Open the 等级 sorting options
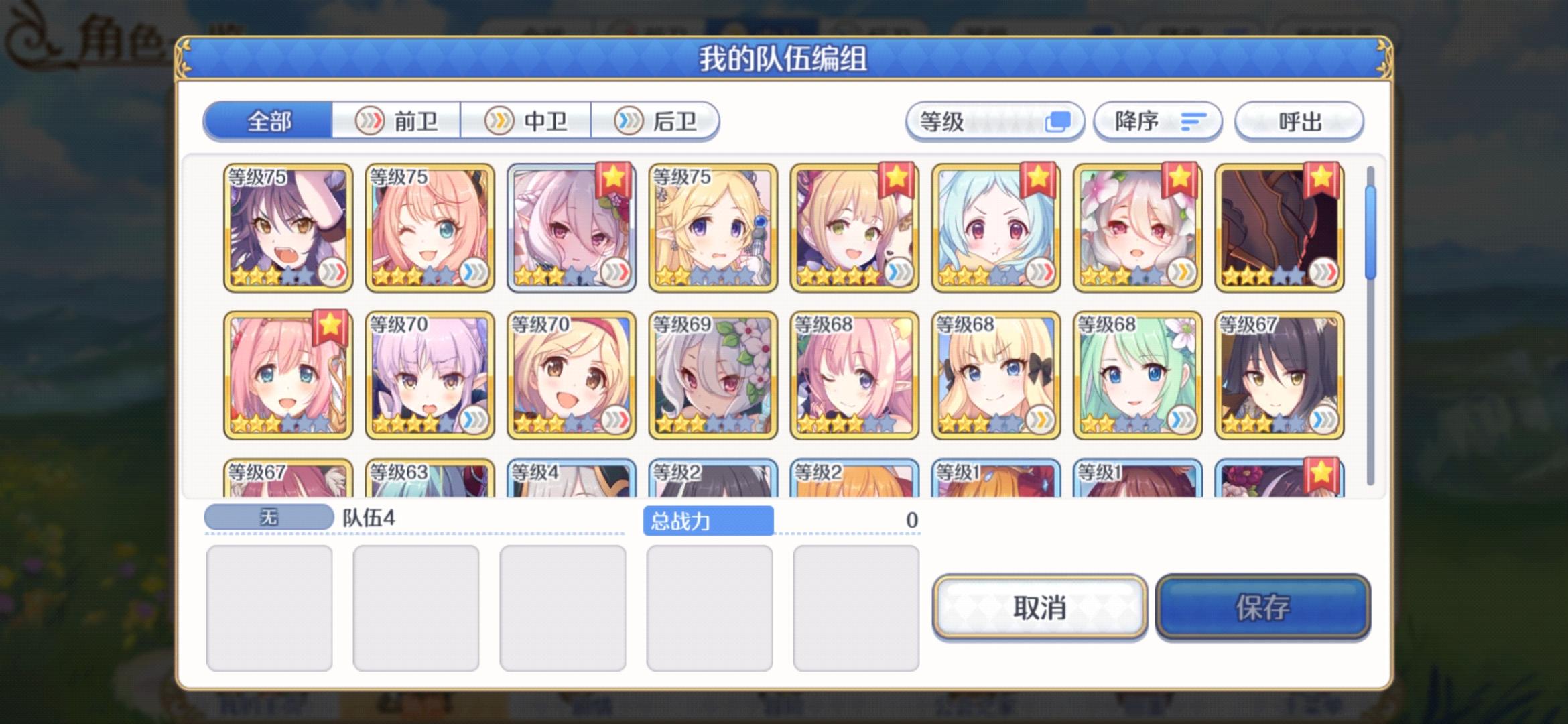 point(996,121)
